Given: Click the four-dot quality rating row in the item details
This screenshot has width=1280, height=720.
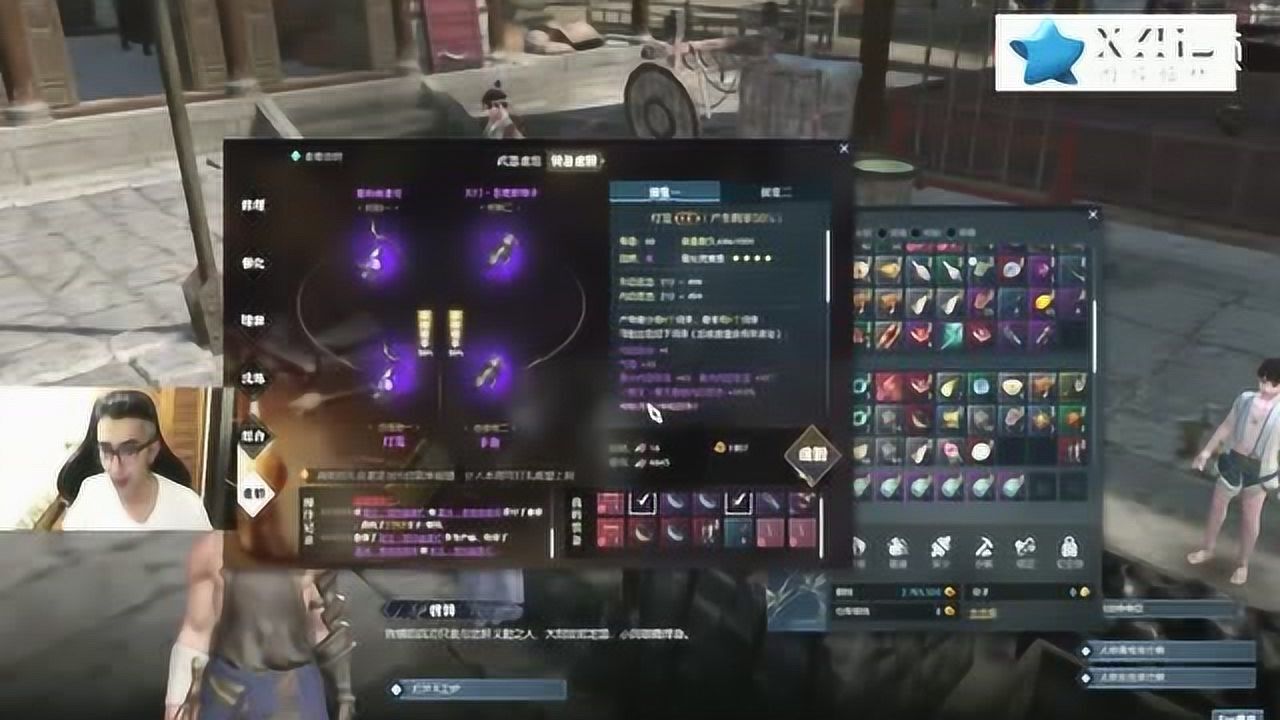Looking at the screenshot, I should (x=753, y=258).
